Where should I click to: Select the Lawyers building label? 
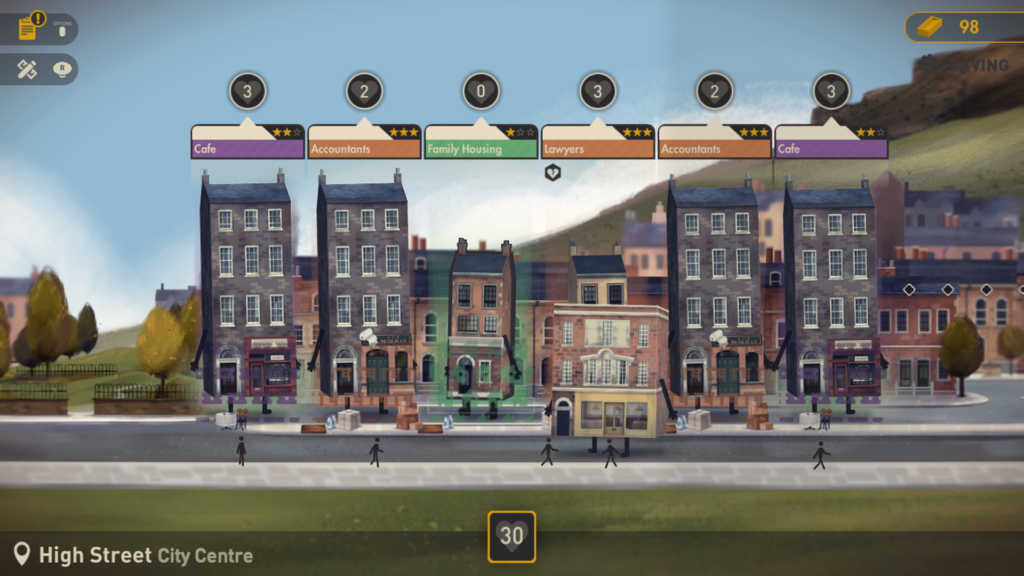tap(597, 147)
